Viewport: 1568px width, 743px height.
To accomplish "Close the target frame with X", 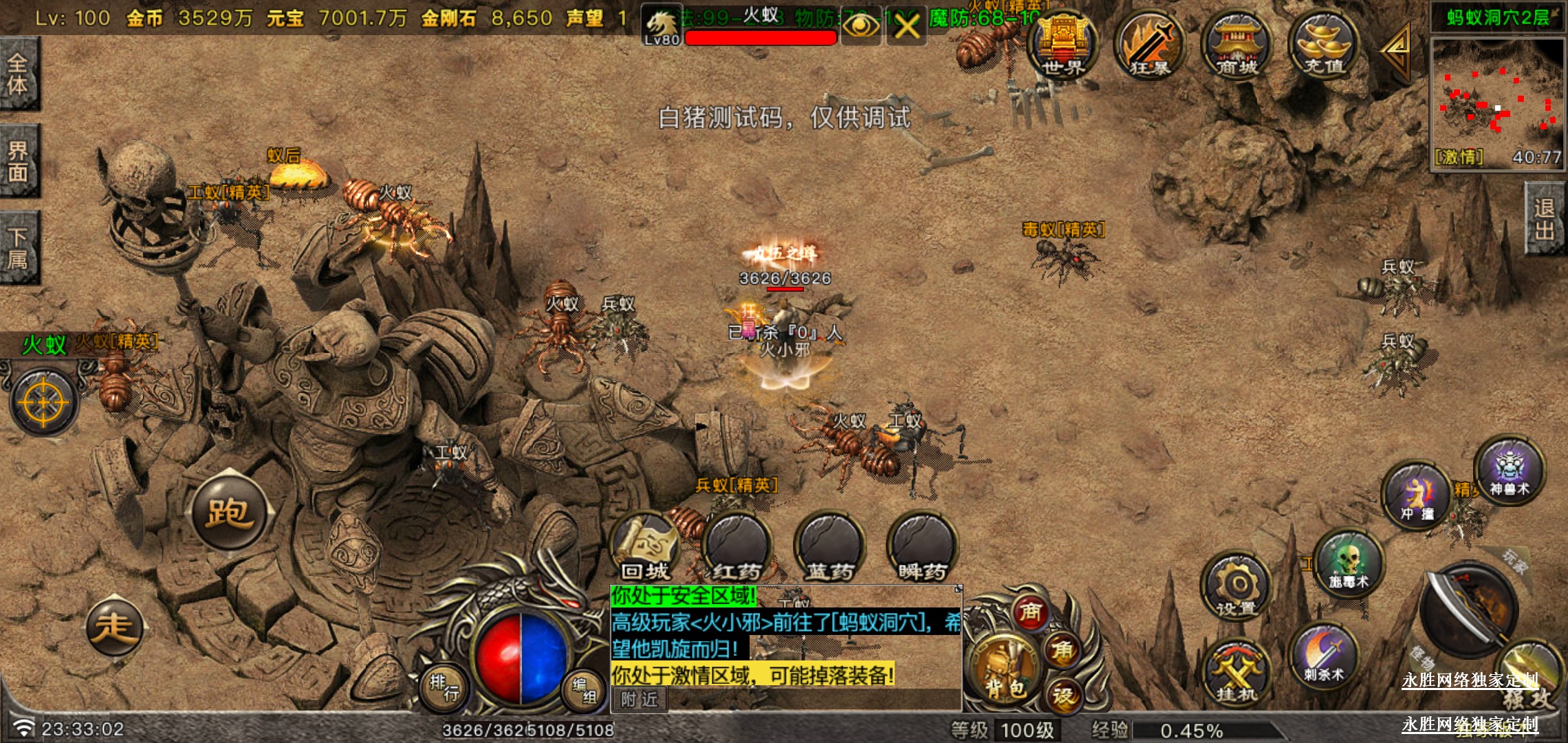I will point(906,28).
